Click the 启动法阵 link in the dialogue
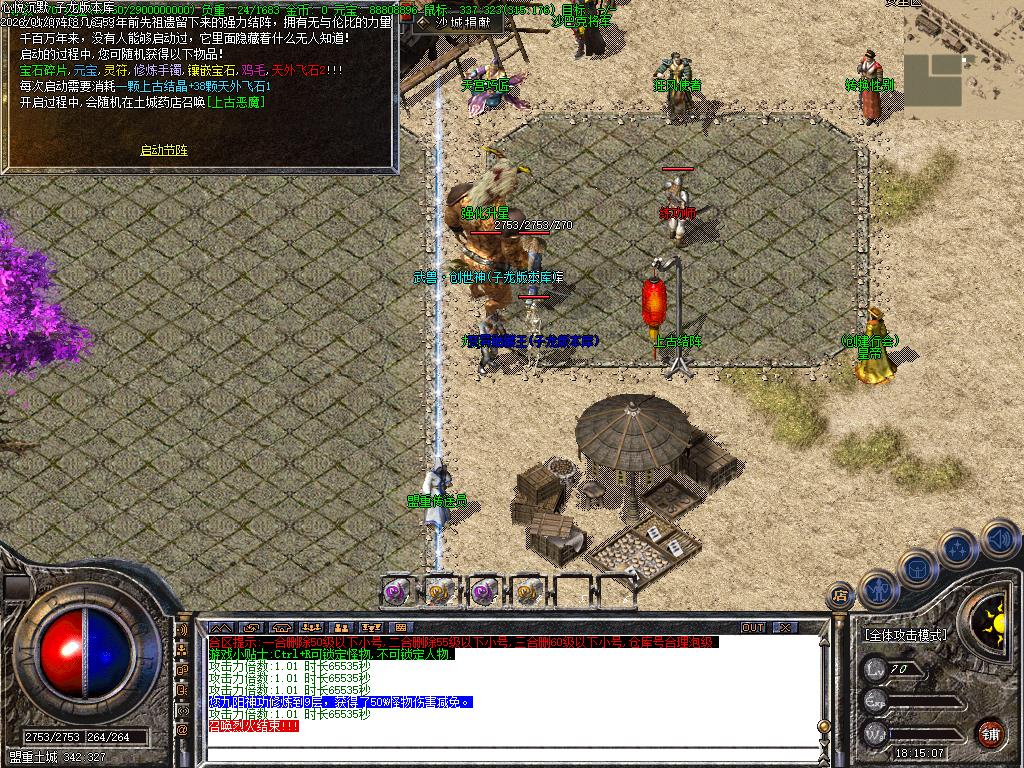This screenshot has width=1024, height=768. pyautogui.click(x=163, y=151)
